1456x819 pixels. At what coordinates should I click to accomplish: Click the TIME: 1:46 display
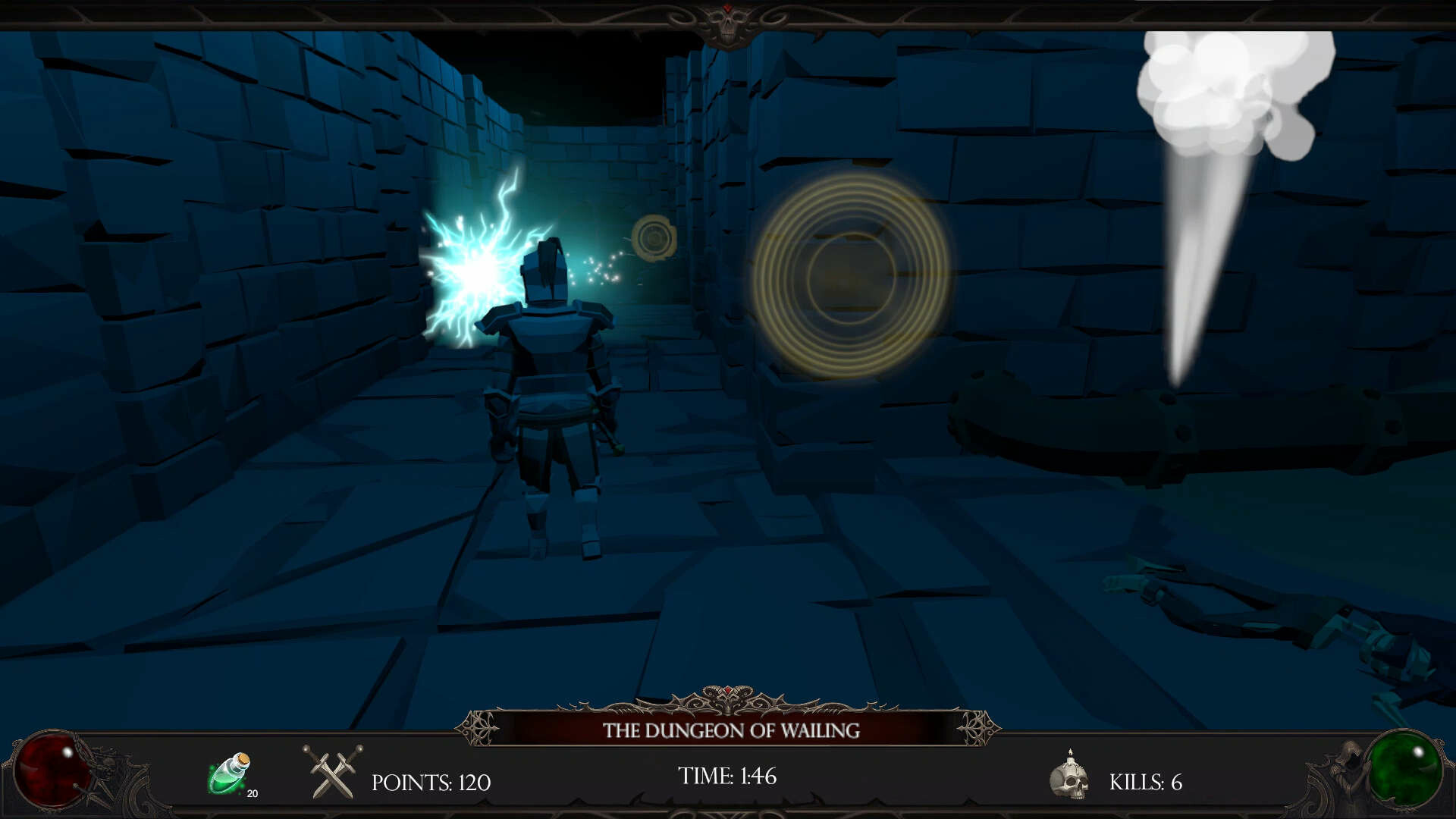(726, 776)
